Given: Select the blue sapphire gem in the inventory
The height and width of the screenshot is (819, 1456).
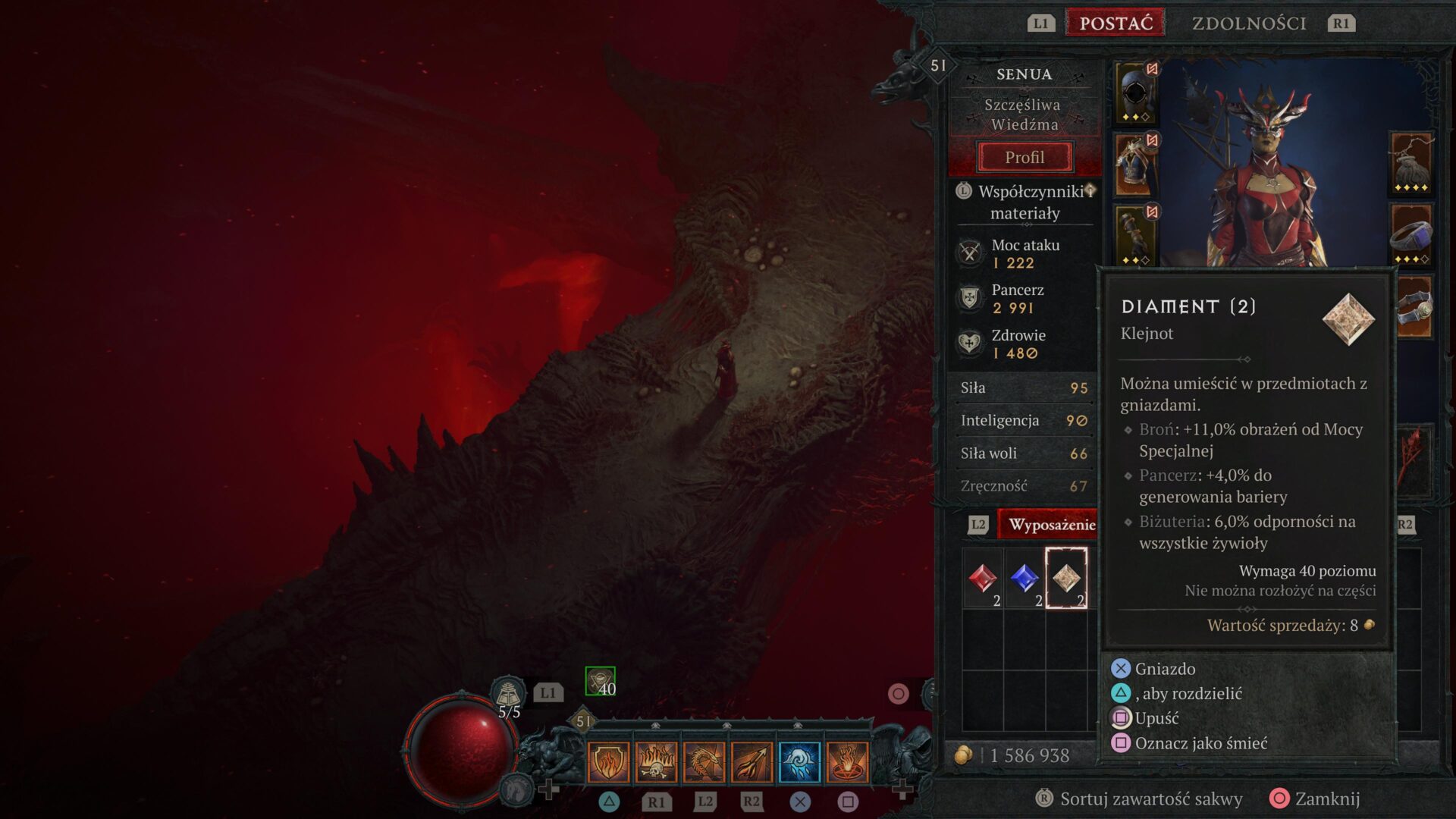Looking at the screenshot, I should pyautogui.click(x=1025, y=579).
